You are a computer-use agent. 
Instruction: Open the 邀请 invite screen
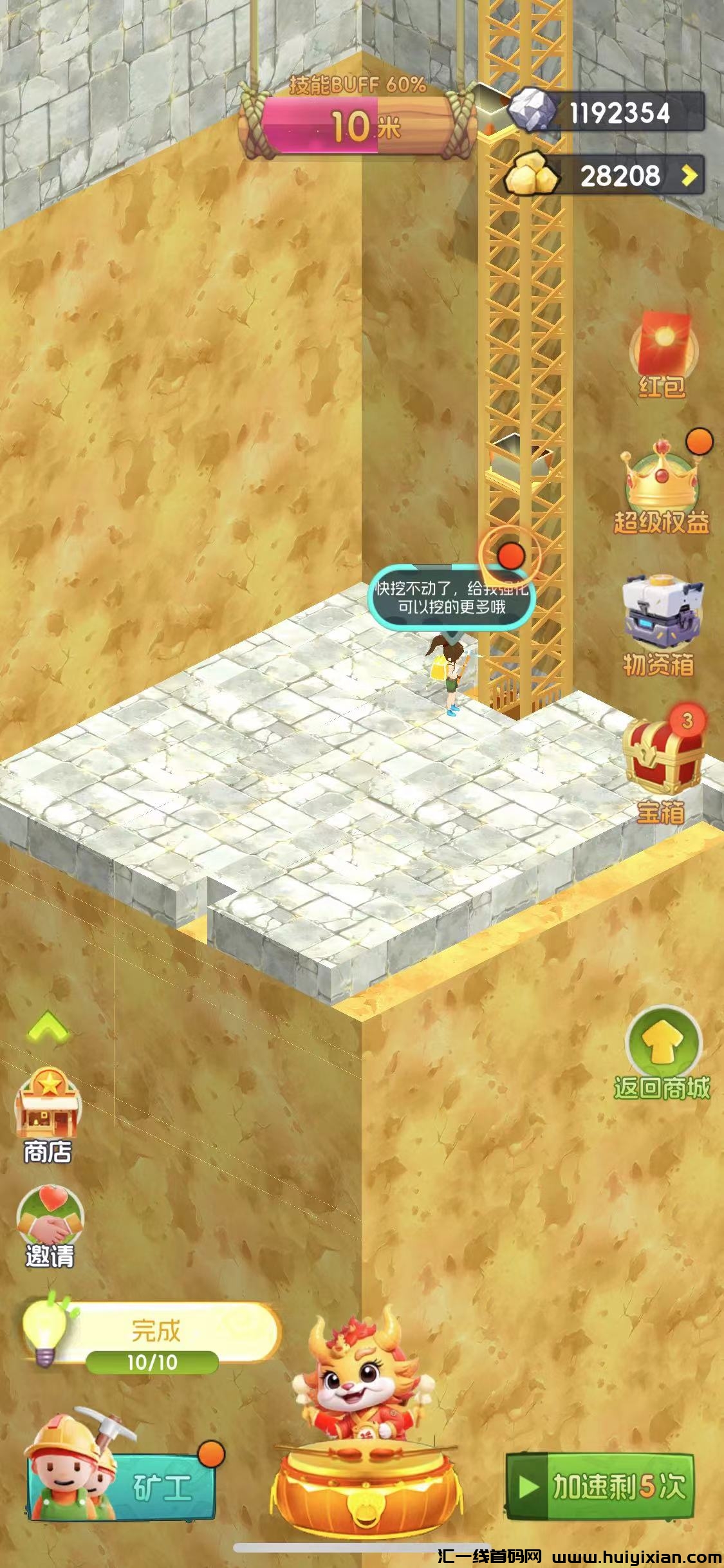(50, 1227)
